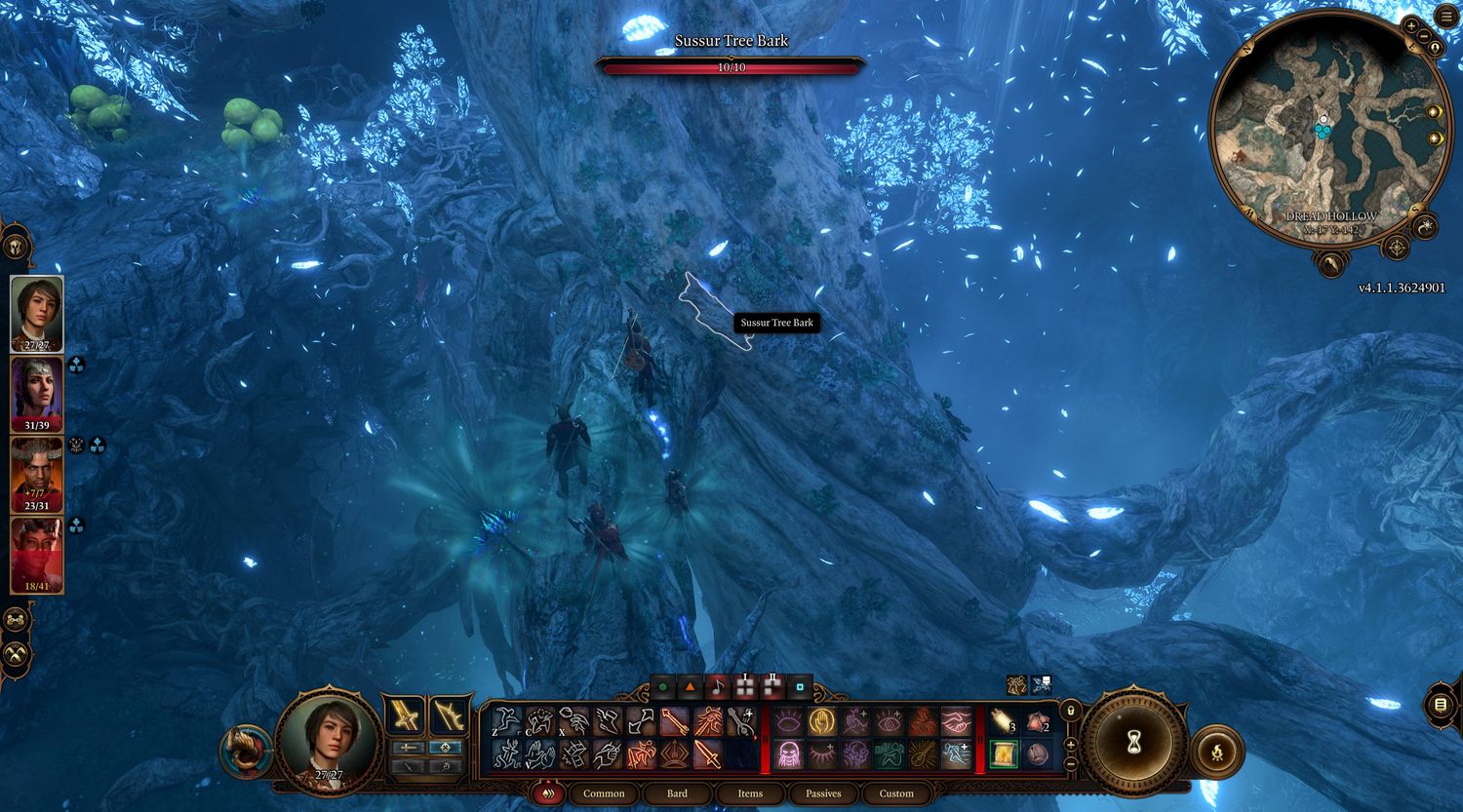Zoom out the minimap with minus button
The width and height of the screenshot is (1463, 812).
coord(1423,34)
